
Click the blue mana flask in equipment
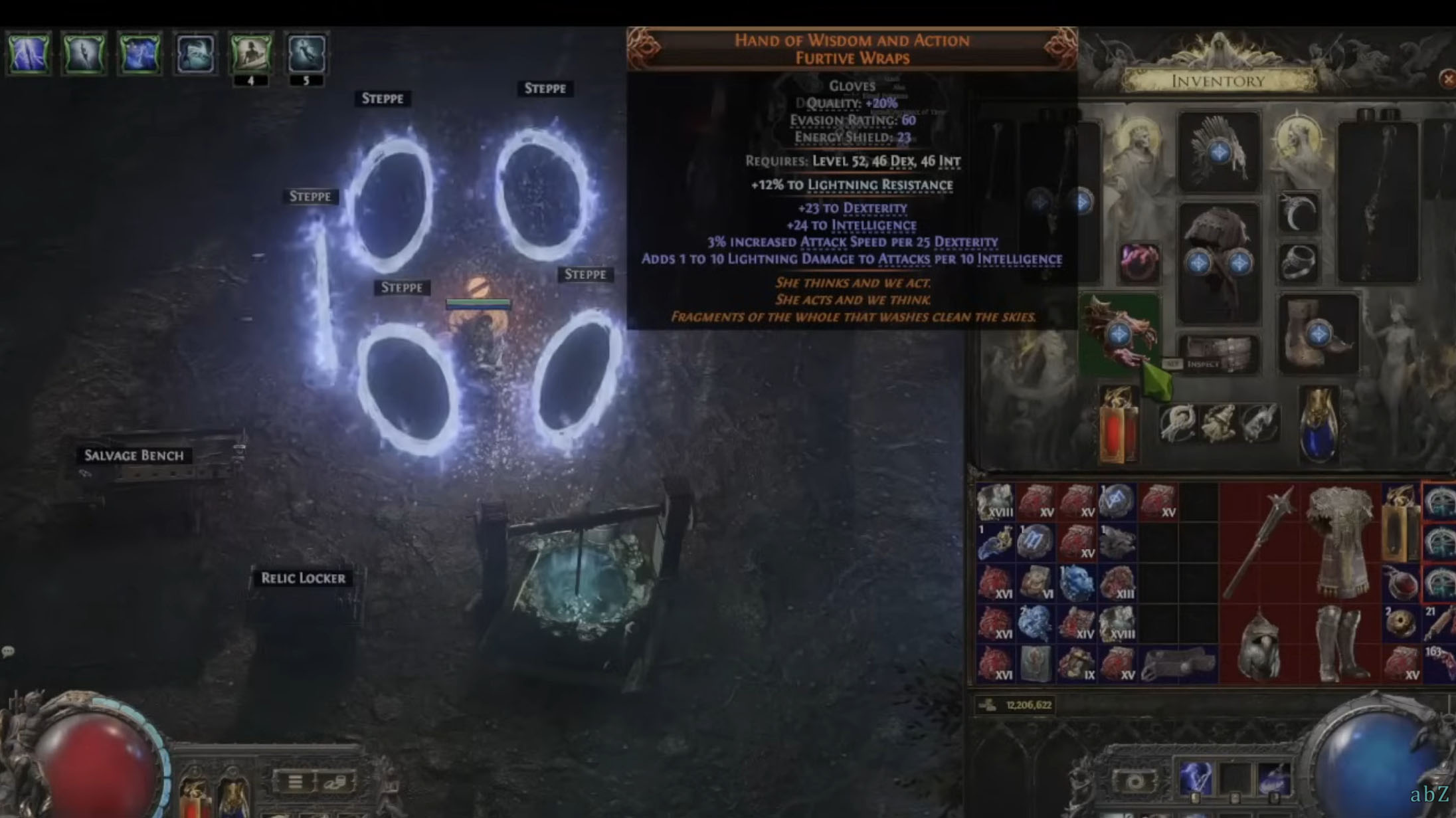click(x=1318, y=425)
